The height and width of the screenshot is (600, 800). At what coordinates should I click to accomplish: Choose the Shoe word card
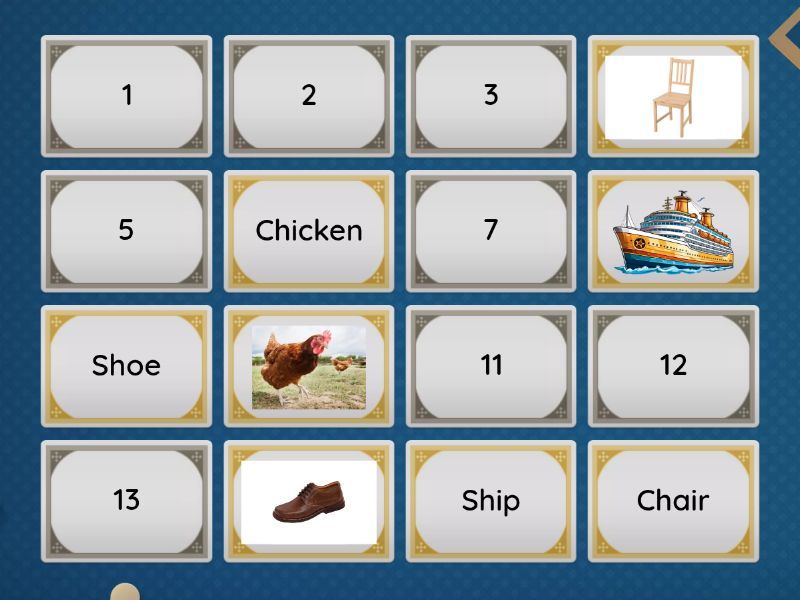[x=126, y=366]
